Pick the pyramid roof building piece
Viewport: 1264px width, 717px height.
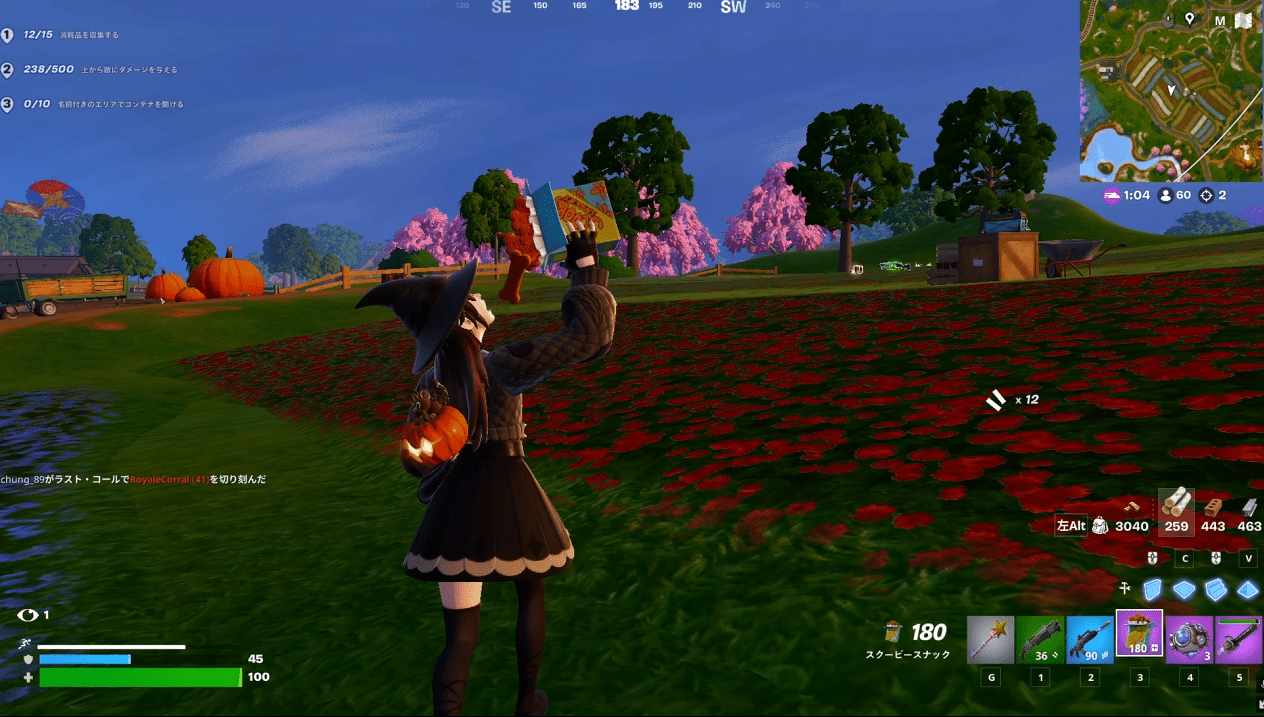click(1247, 590)
